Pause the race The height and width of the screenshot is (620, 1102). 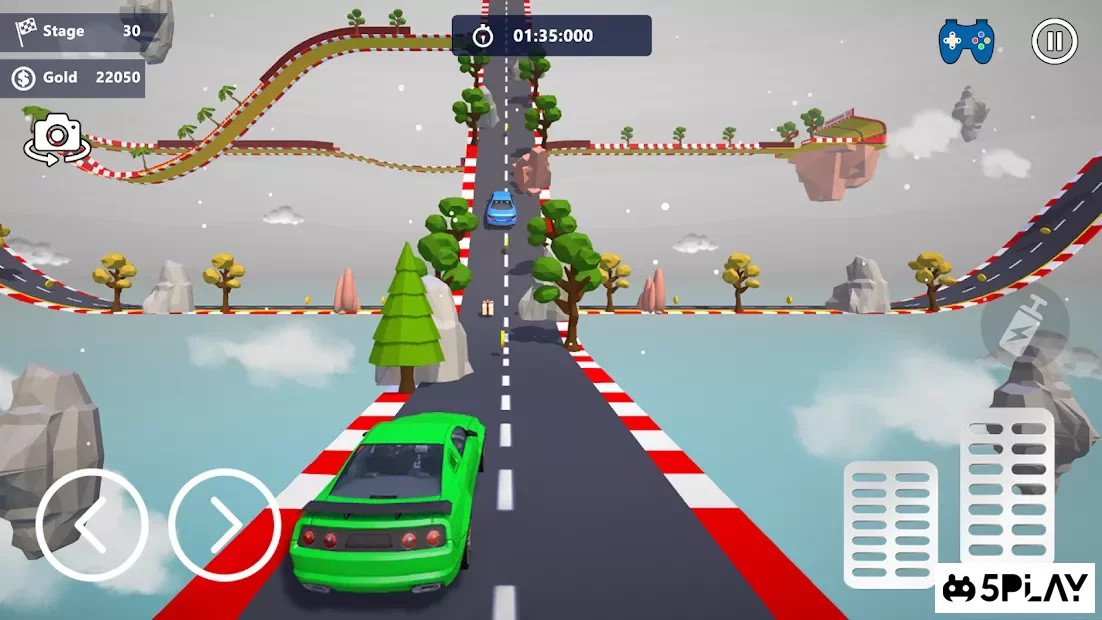coord(1054,42)
